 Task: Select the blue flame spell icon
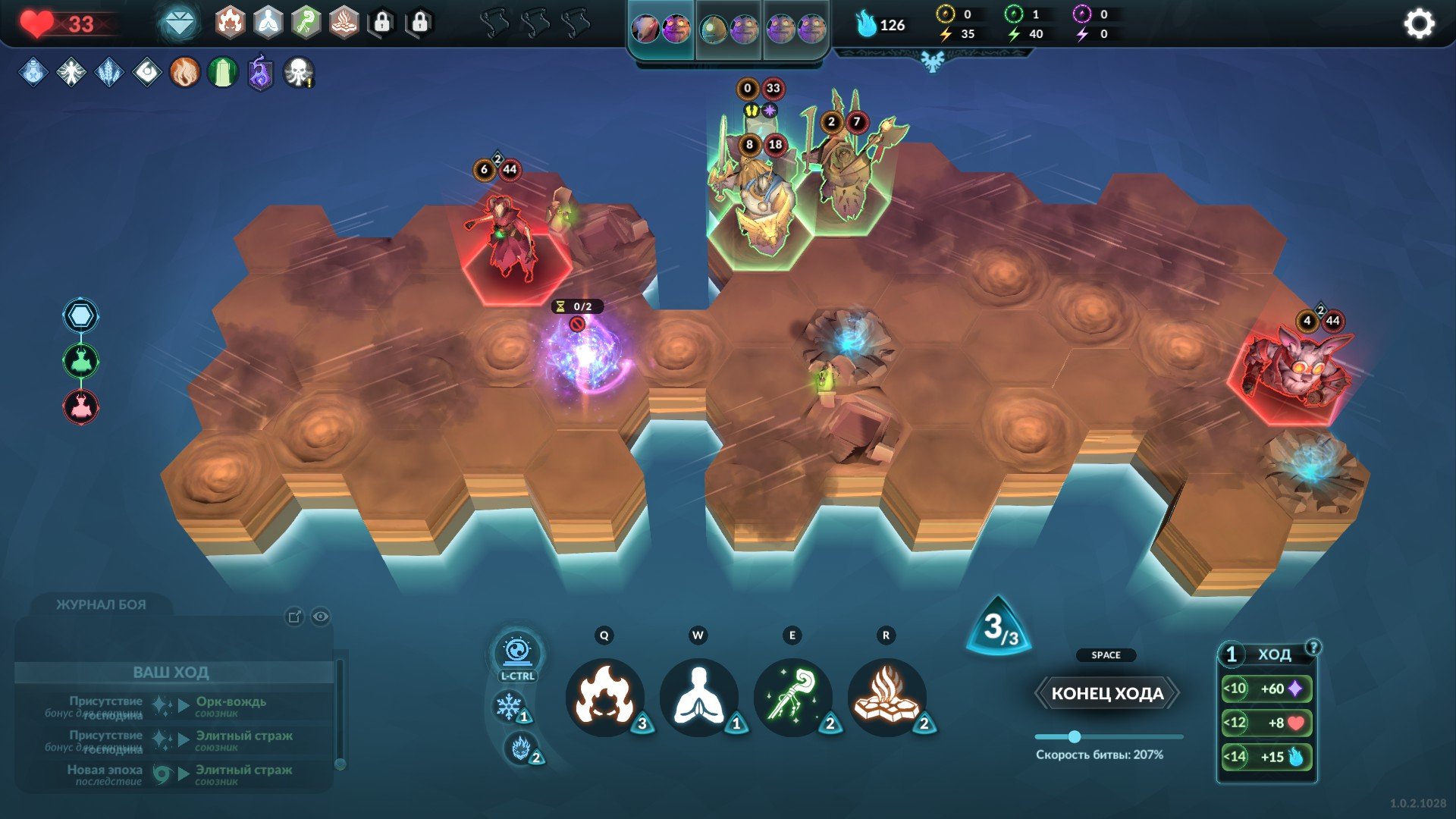[x=520, y=748]
